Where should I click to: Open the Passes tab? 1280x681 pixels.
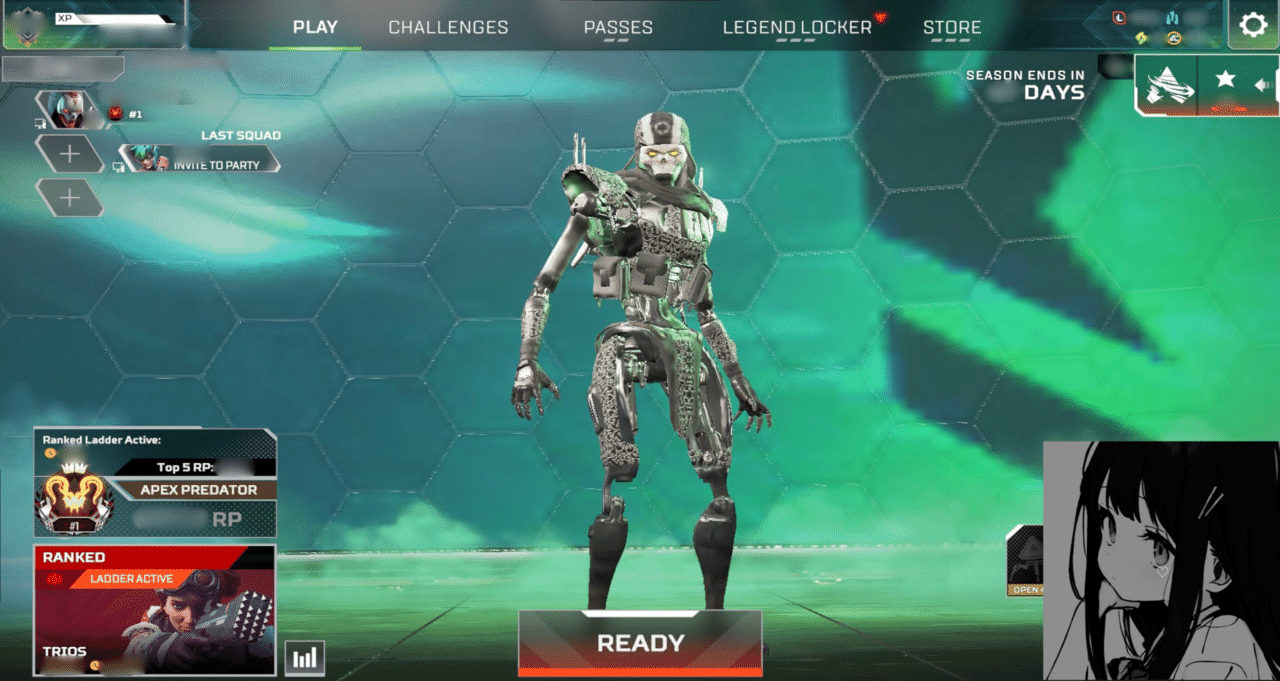pyautogui.click(x=618, y=28)
